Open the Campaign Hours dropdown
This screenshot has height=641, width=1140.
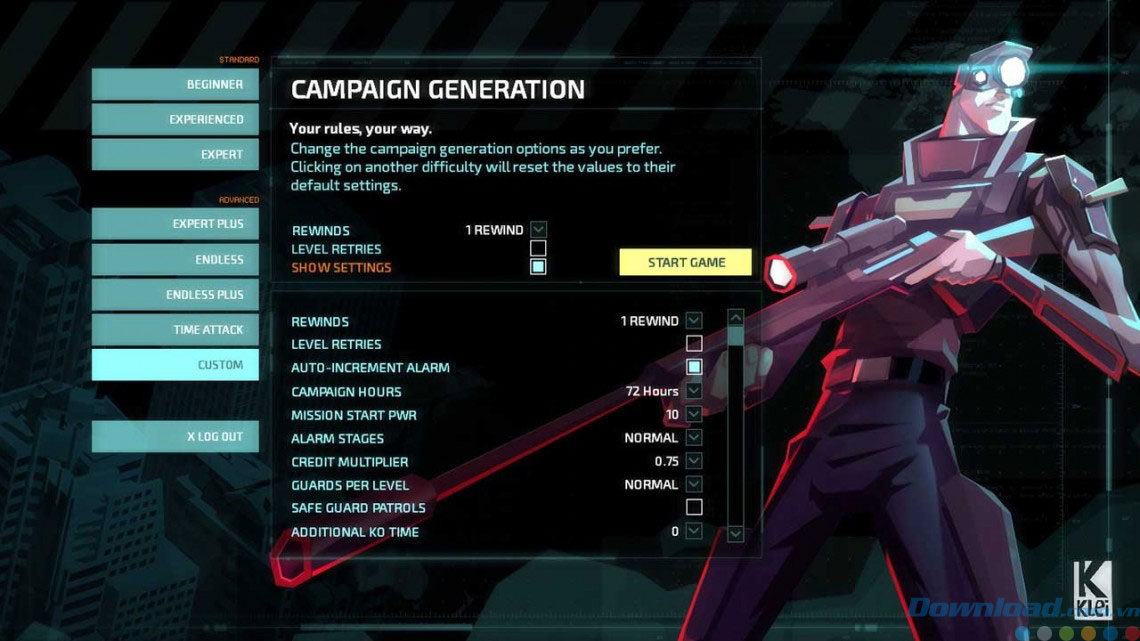[694, 391]
